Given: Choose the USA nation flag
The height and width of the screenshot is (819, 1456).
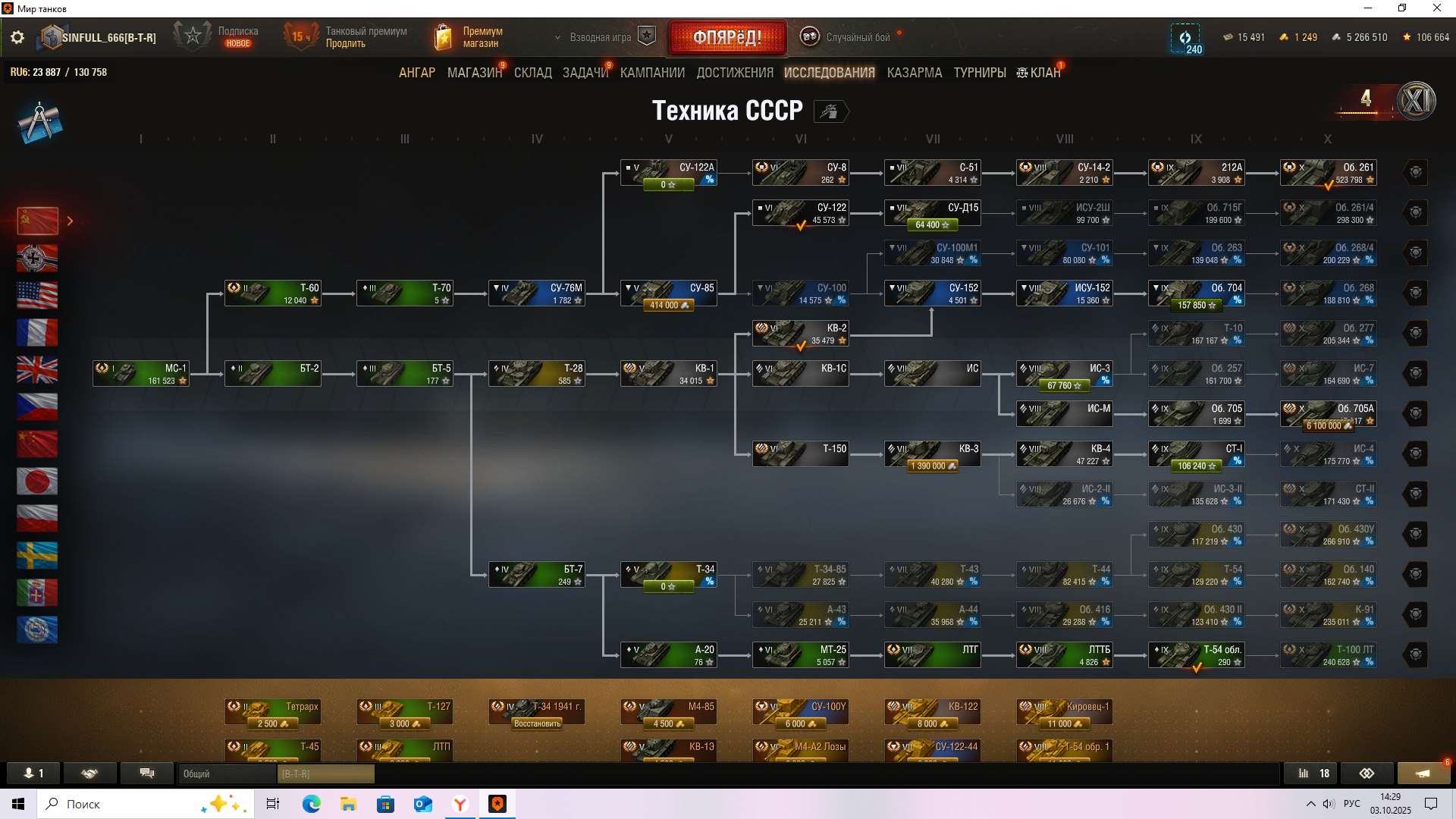Looking at the screenshot, I should pos(37,296).
